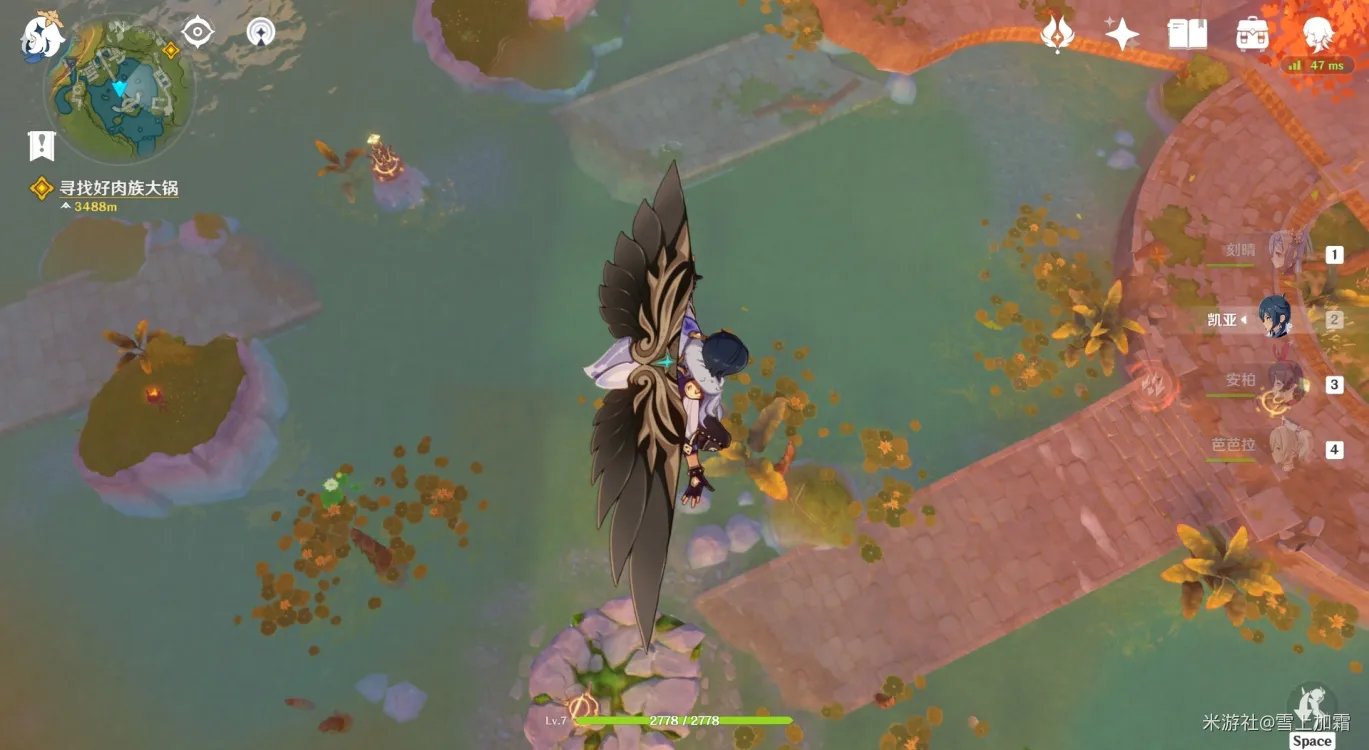Viewport: 1369px width, 750px height.
Task: Switch to party member 安柏
Action: pyautogui.click(x=1283, y=383)
